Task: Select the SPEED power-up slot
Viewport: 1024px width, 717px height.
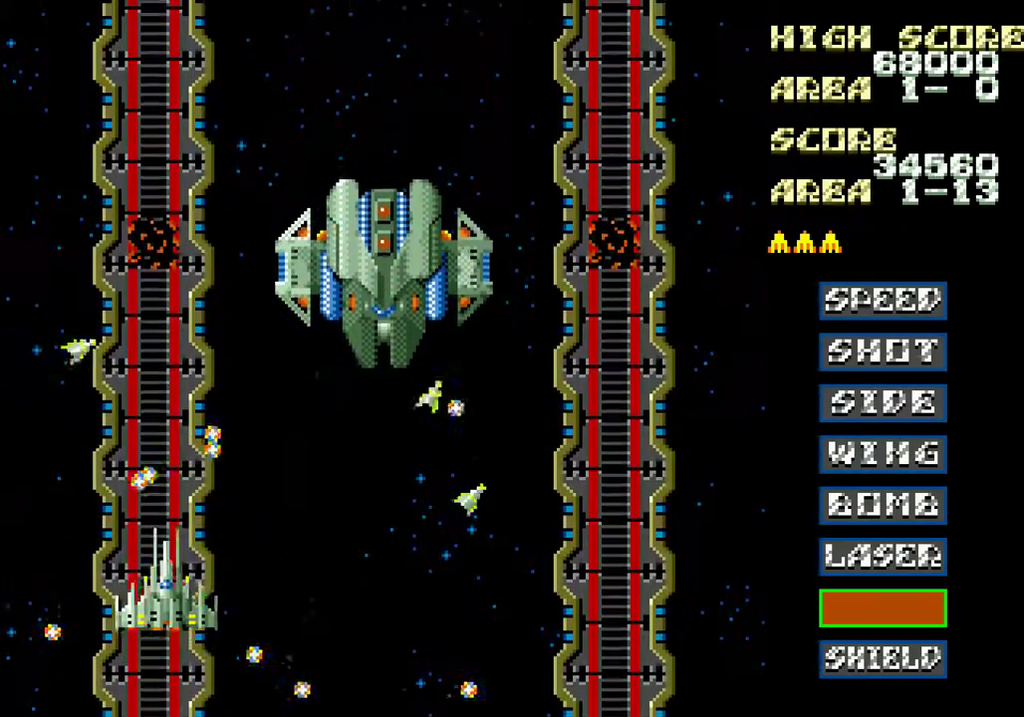Action: tap(882, 300)
